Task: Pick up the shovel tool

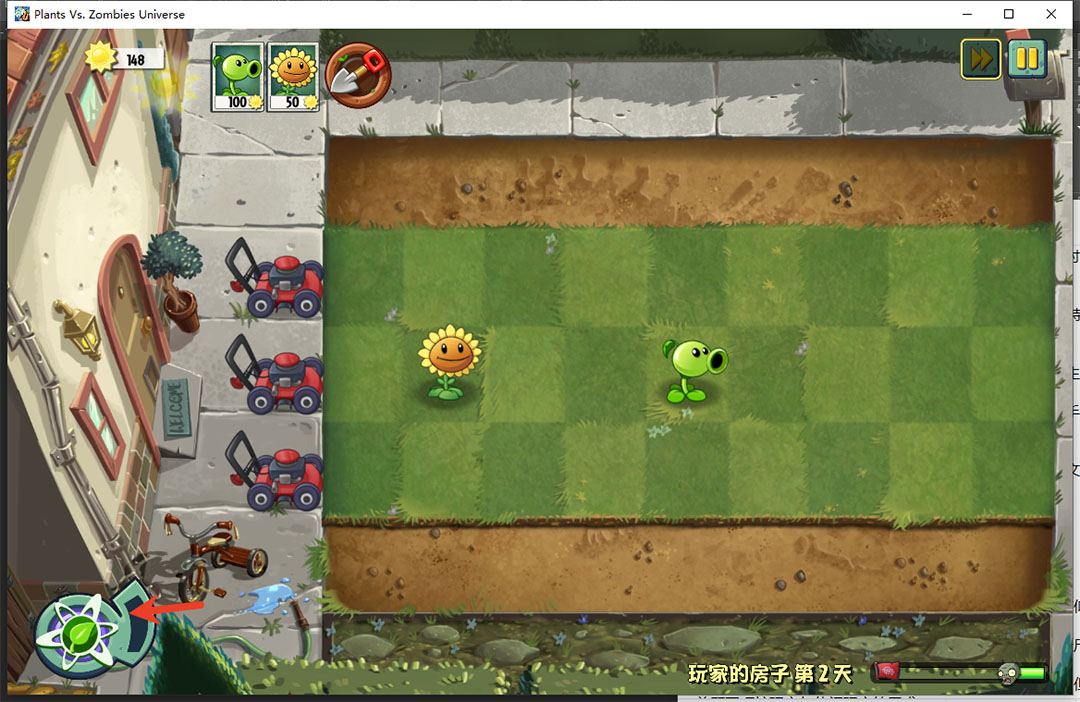Action: (357, 75)
